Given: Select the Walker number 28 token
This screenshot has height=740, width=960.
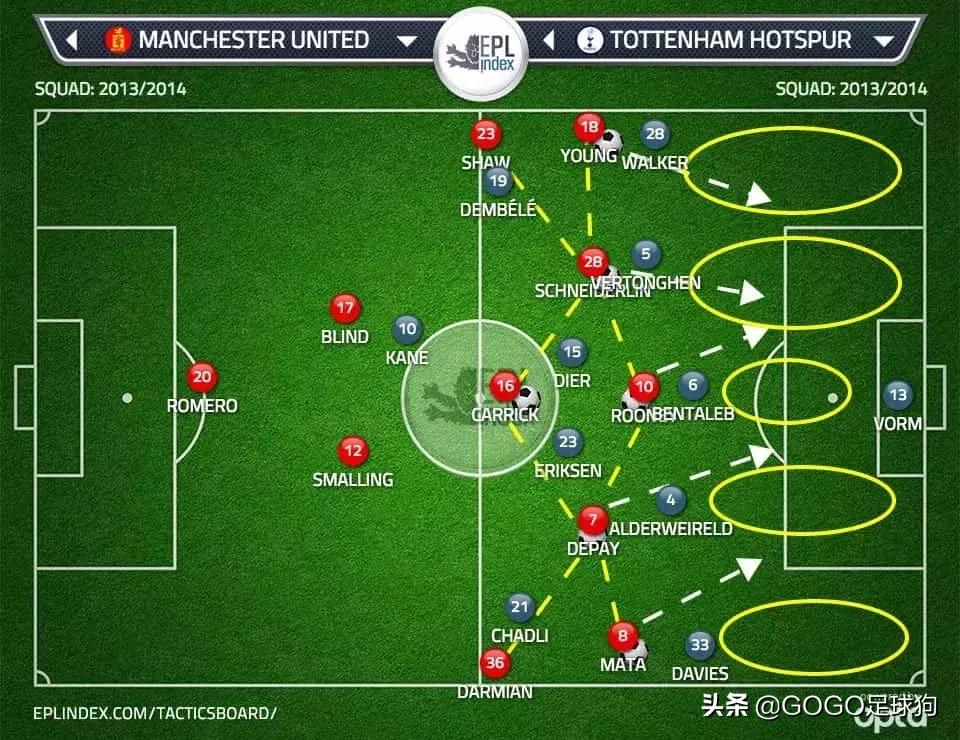Looking at the screenshot, I should [x=655, y=134].
